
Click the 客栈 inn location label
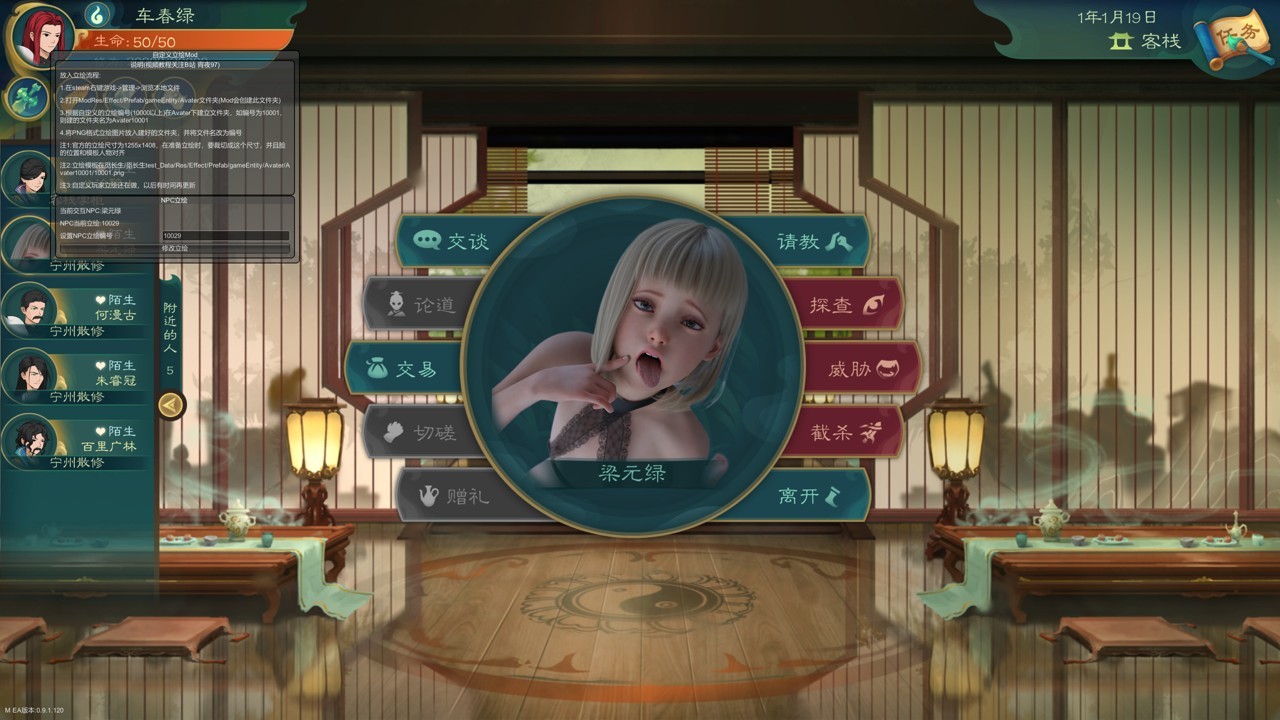(x=1148, y=42)
